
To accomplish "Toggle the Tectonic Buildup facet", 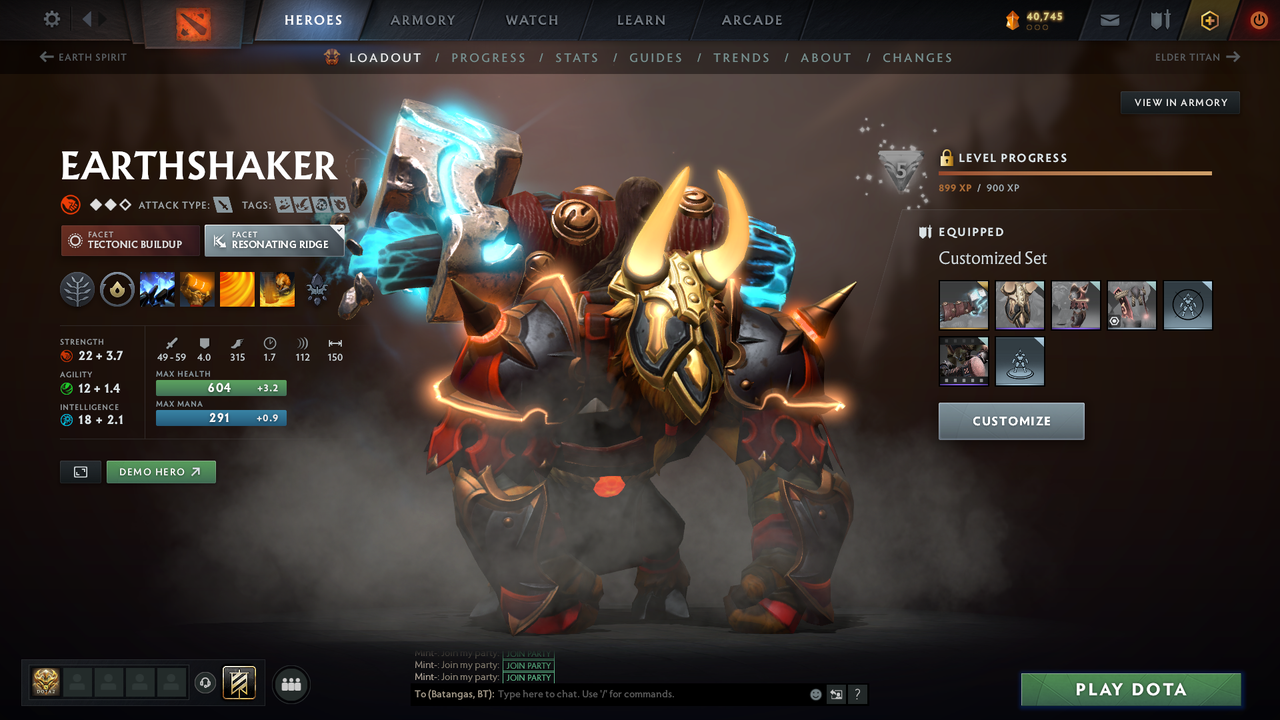I will pos(130,240).
